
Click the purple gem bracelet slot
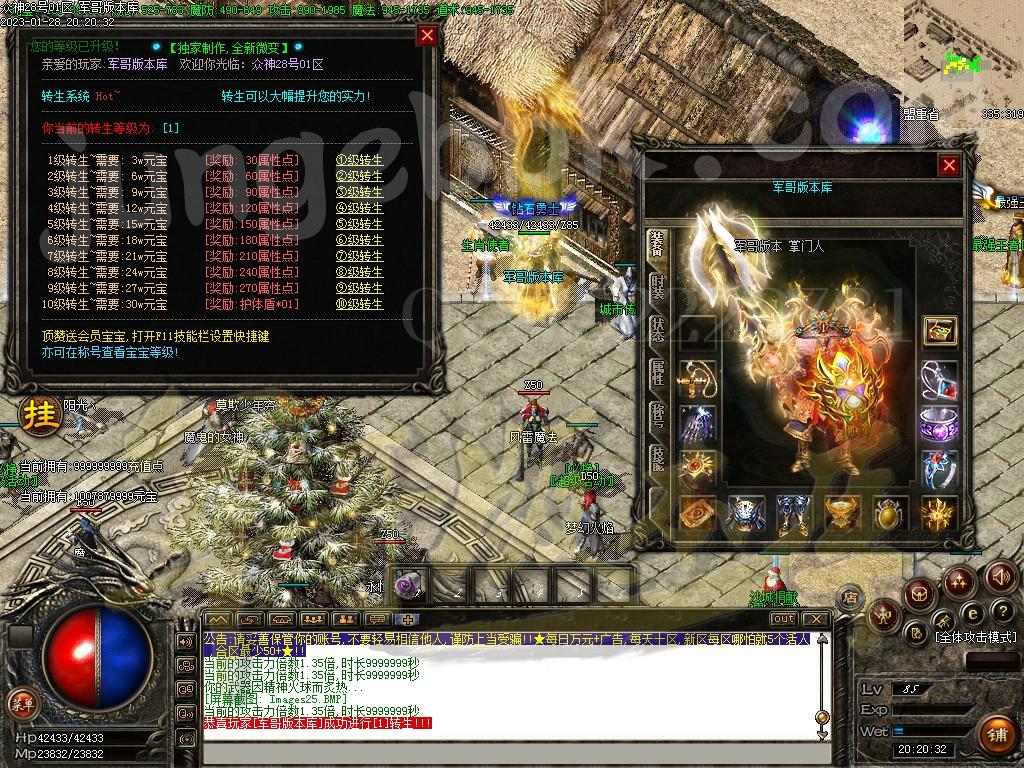(x=939, y=424)
